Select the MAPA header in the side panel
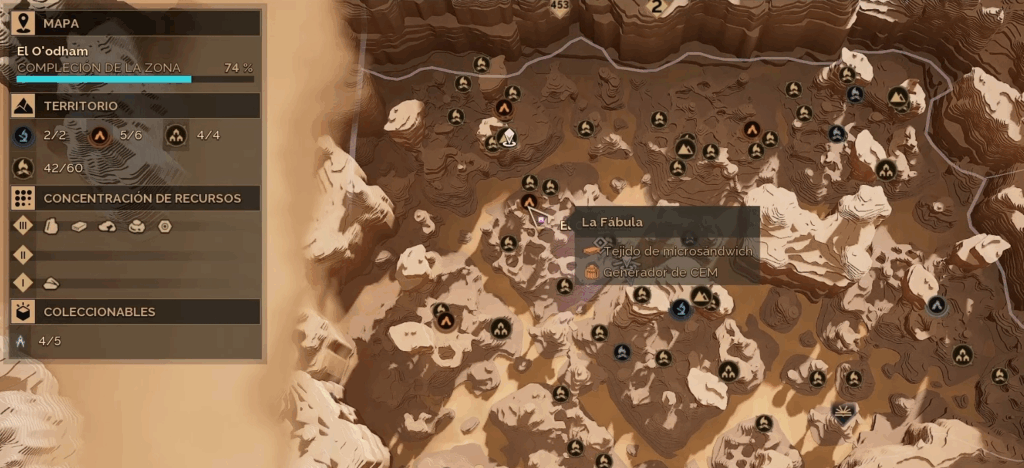This screenshot has height=468, width=1024. [x=62, y=22]
